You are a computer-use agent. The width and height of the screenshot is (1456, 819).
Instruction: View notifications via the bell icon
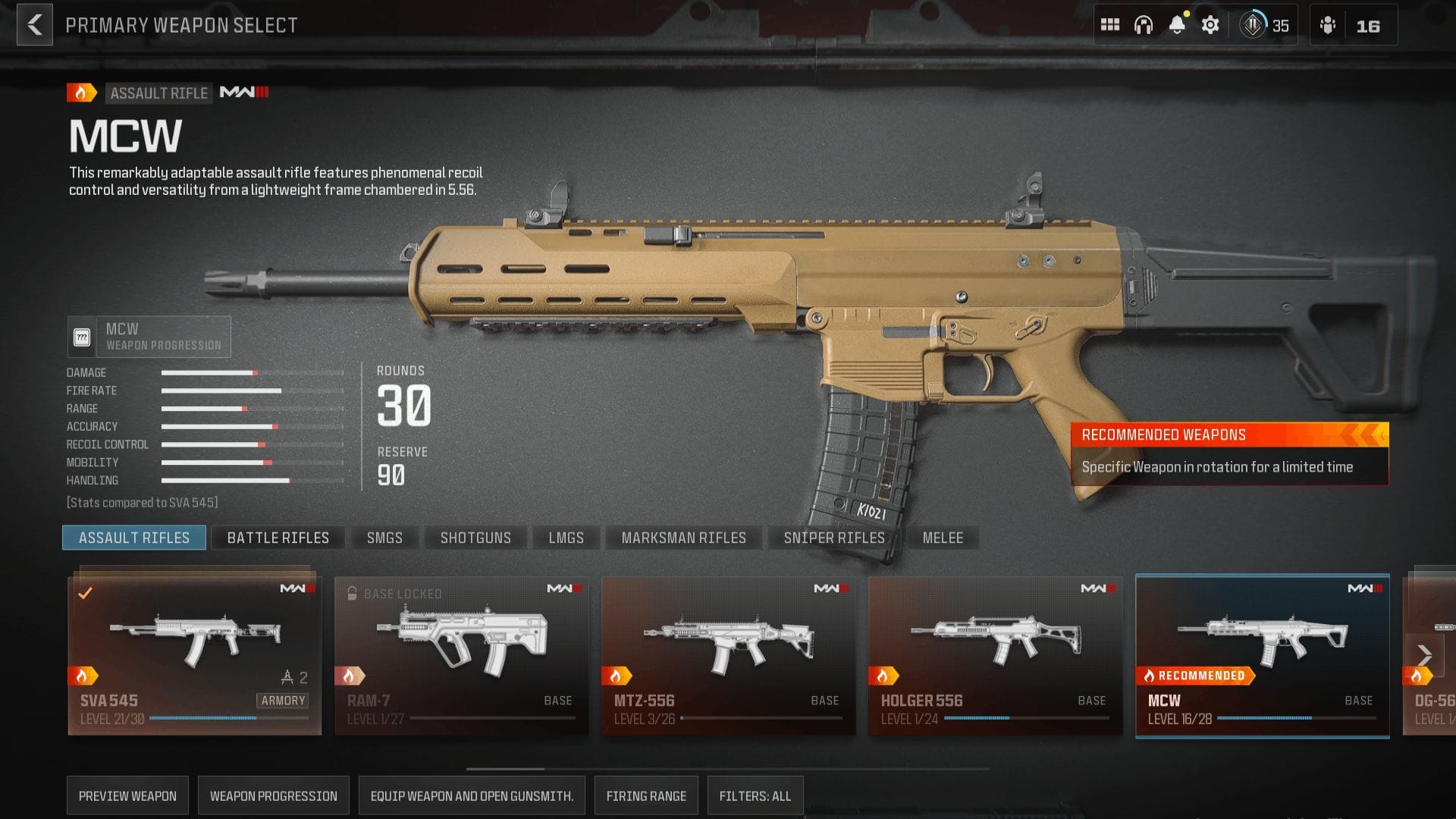[1176, 24]
